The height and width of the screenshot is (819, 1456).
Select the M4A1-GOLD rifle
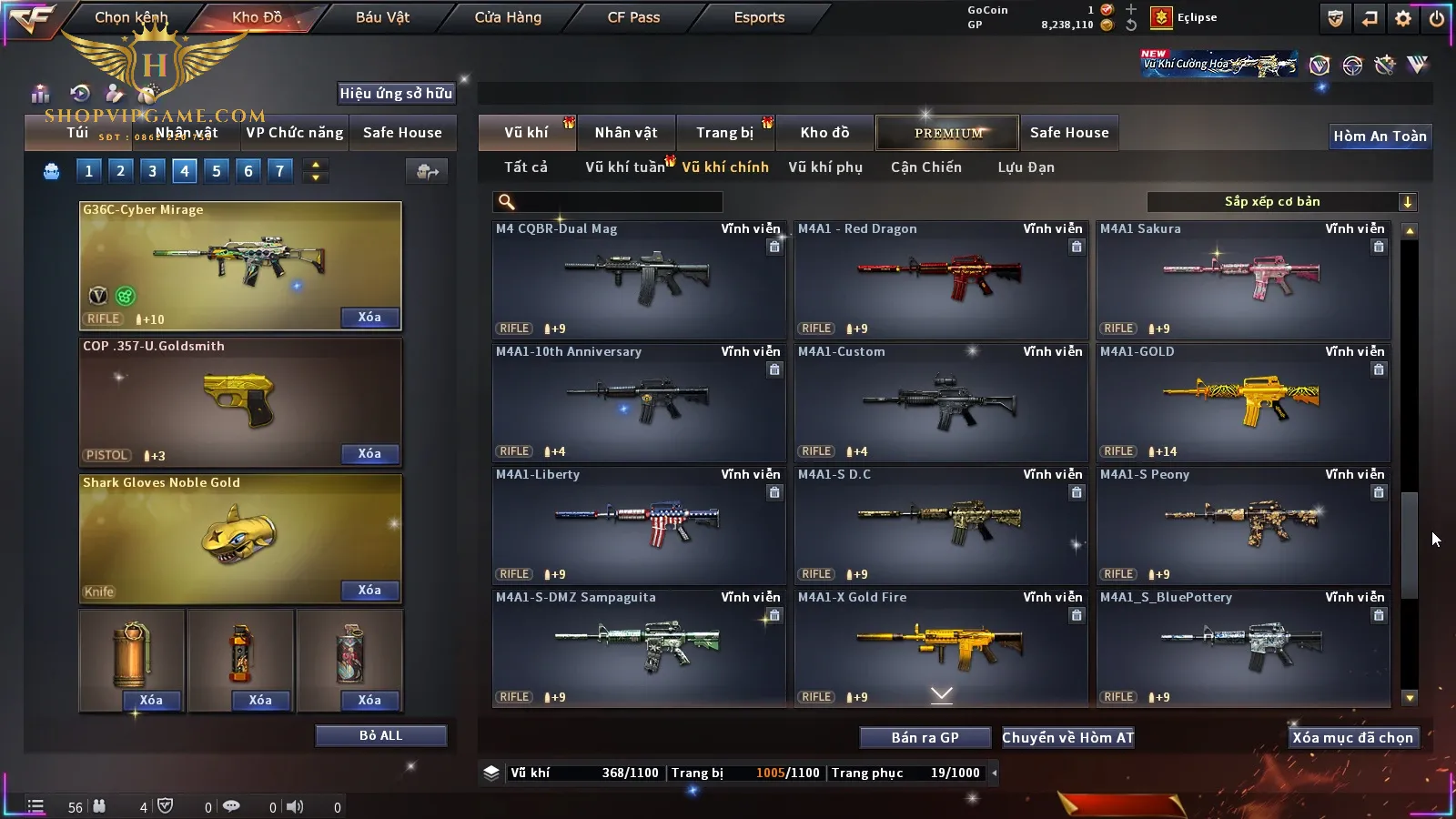(x=1243, y=402)
